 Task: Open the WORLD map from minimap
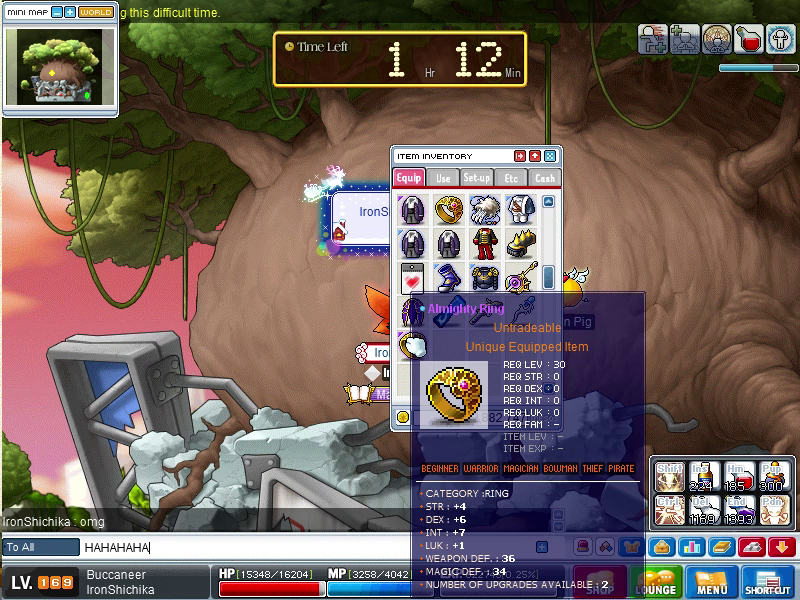[x=96, y=12]
